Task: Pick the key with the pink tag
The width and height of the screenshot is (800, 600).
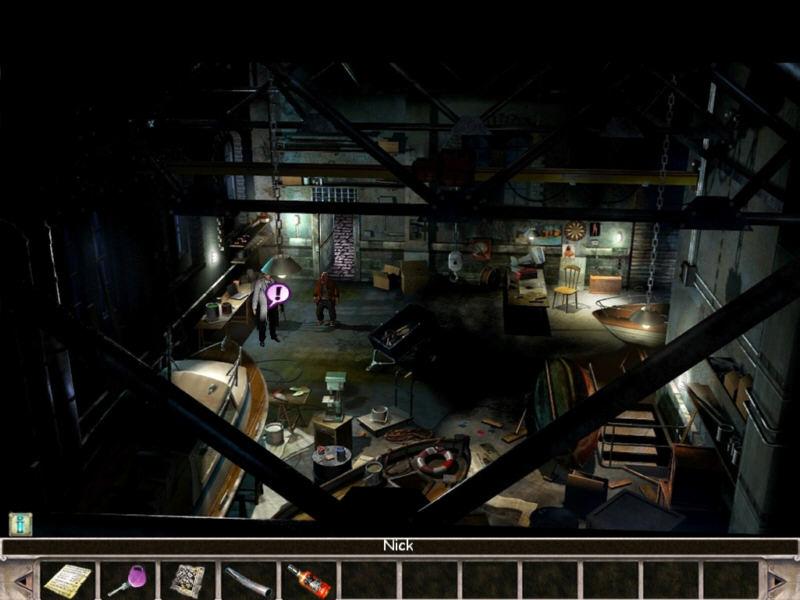Action: 128,580
